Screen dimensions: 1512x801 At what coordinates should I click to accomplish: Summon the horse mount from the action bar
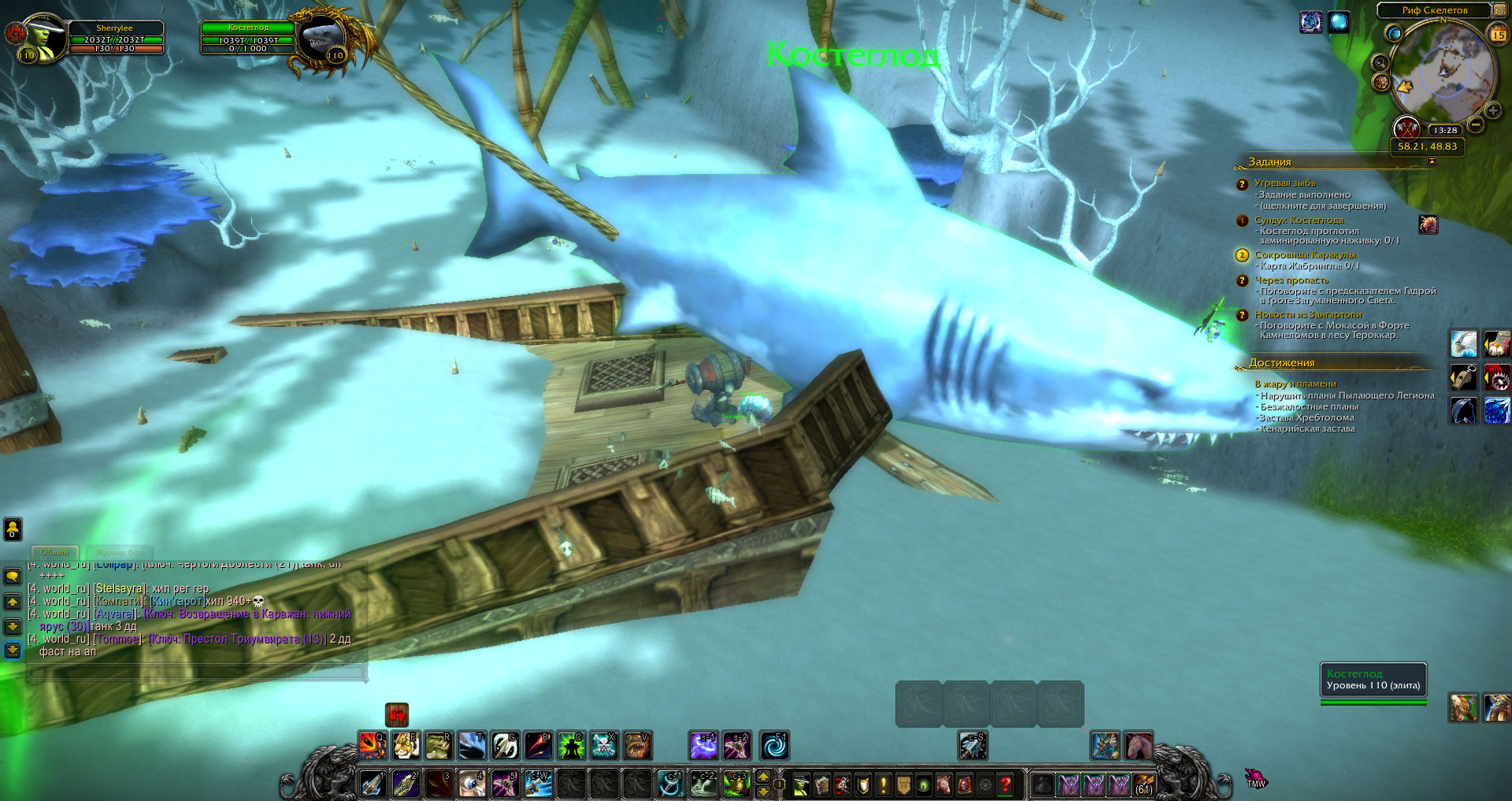click(x=1139, y=745)
